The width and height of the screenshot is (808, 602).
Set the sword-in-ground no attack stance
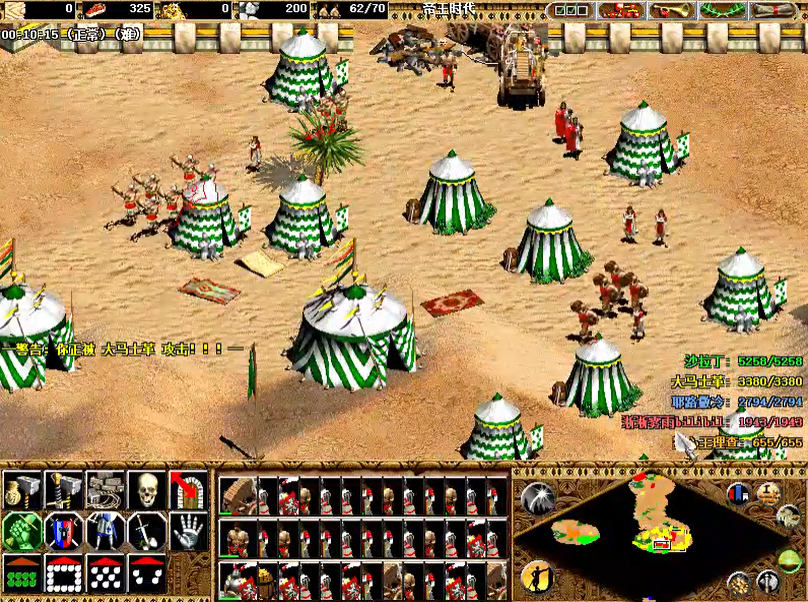pyautogui.click(x=147, y=531)
